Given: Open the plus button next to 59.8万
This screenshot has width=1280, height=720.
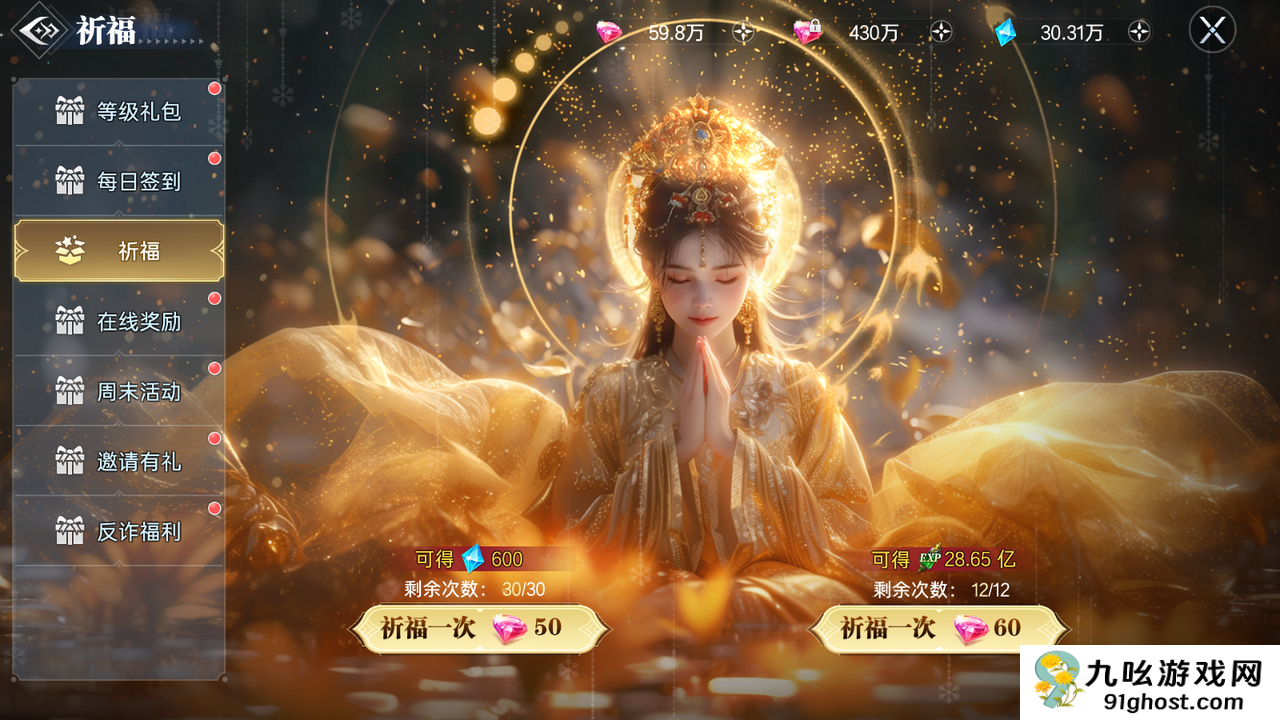Looking at the screenshot, I should (742, 31).
